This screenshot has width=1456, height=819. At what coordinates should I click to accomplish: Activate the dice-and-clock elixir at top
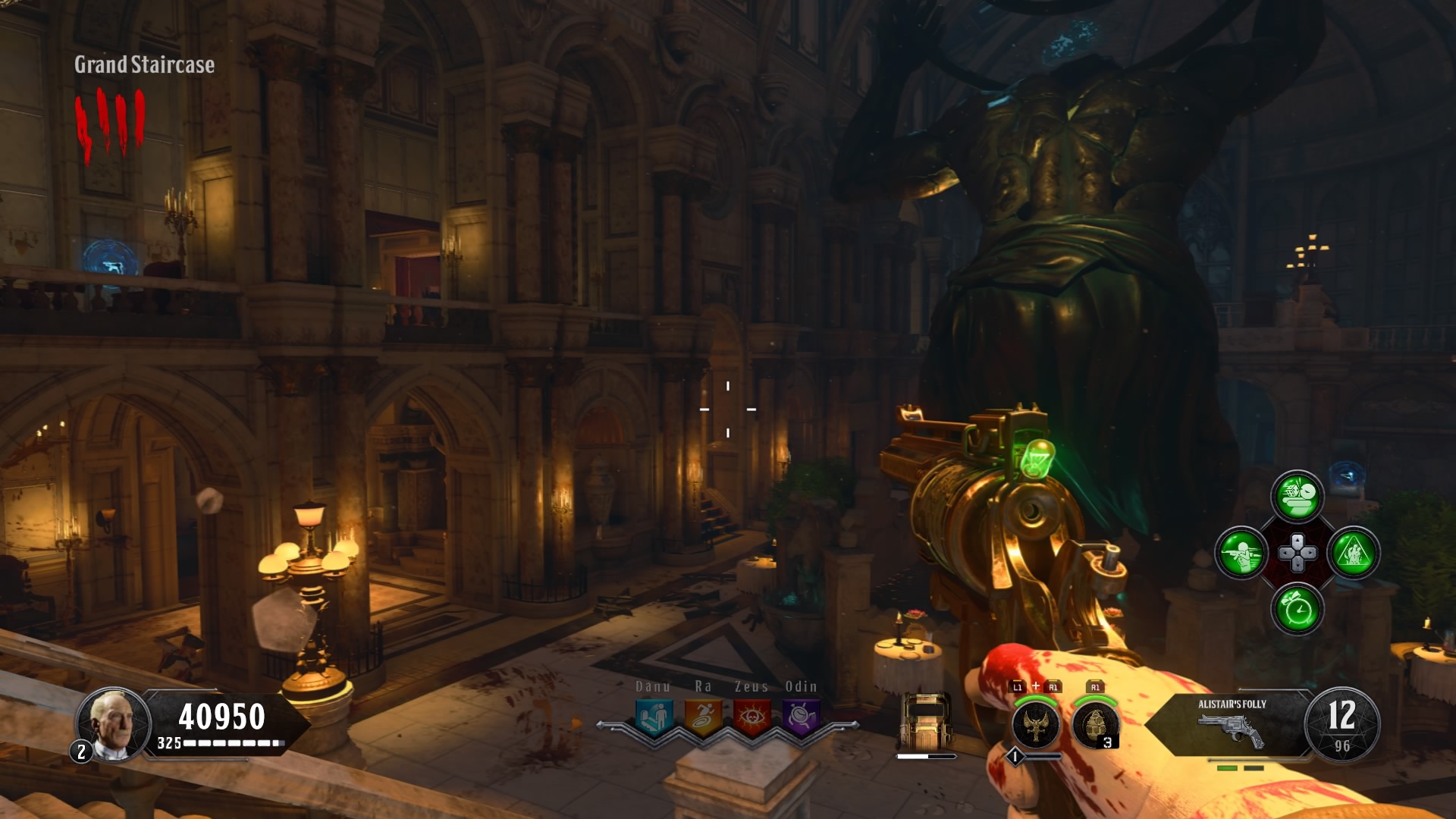tap(1298, 497)
